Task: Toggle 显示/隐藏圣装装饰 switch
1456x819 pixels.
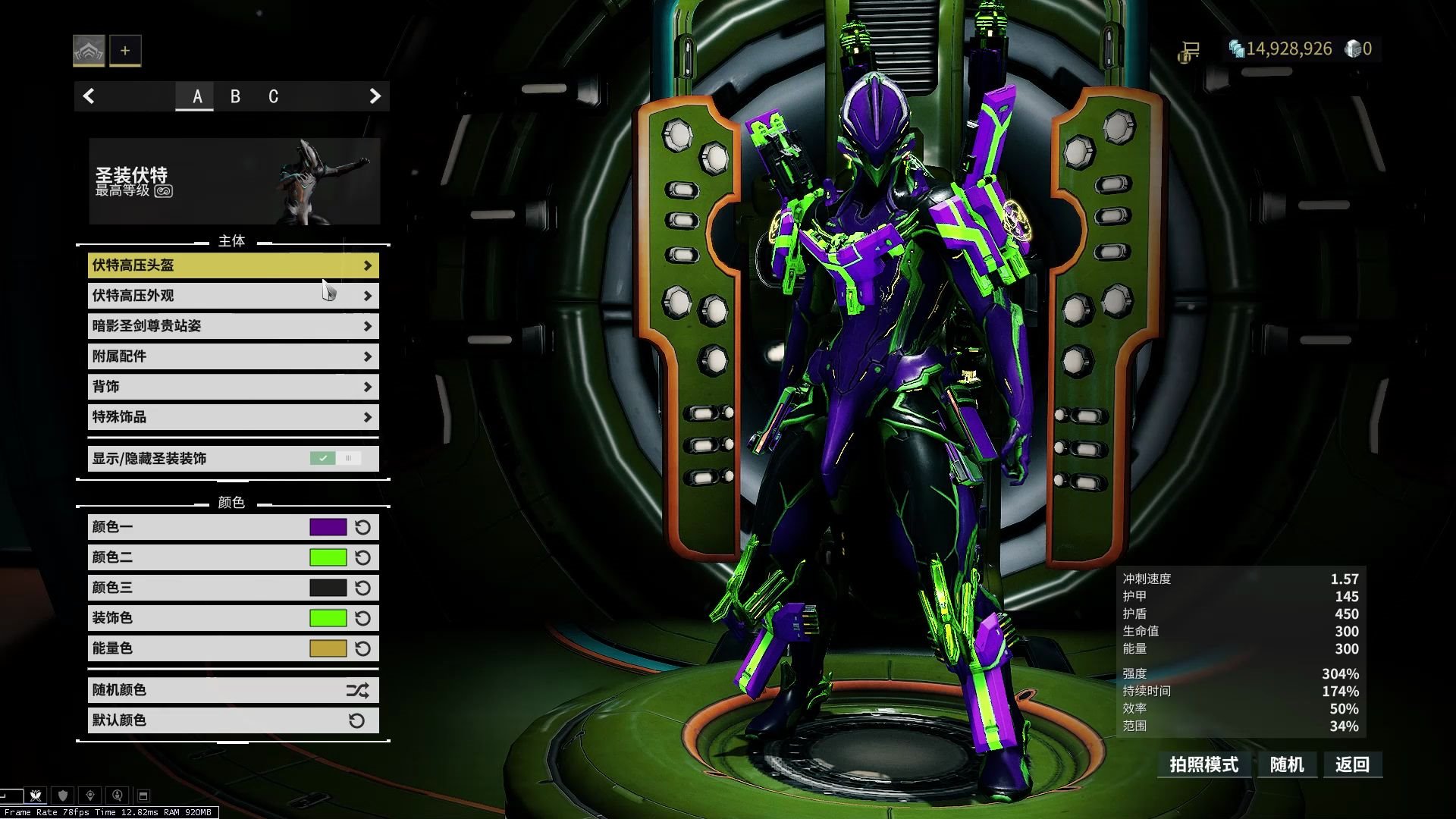Action: 335,458
